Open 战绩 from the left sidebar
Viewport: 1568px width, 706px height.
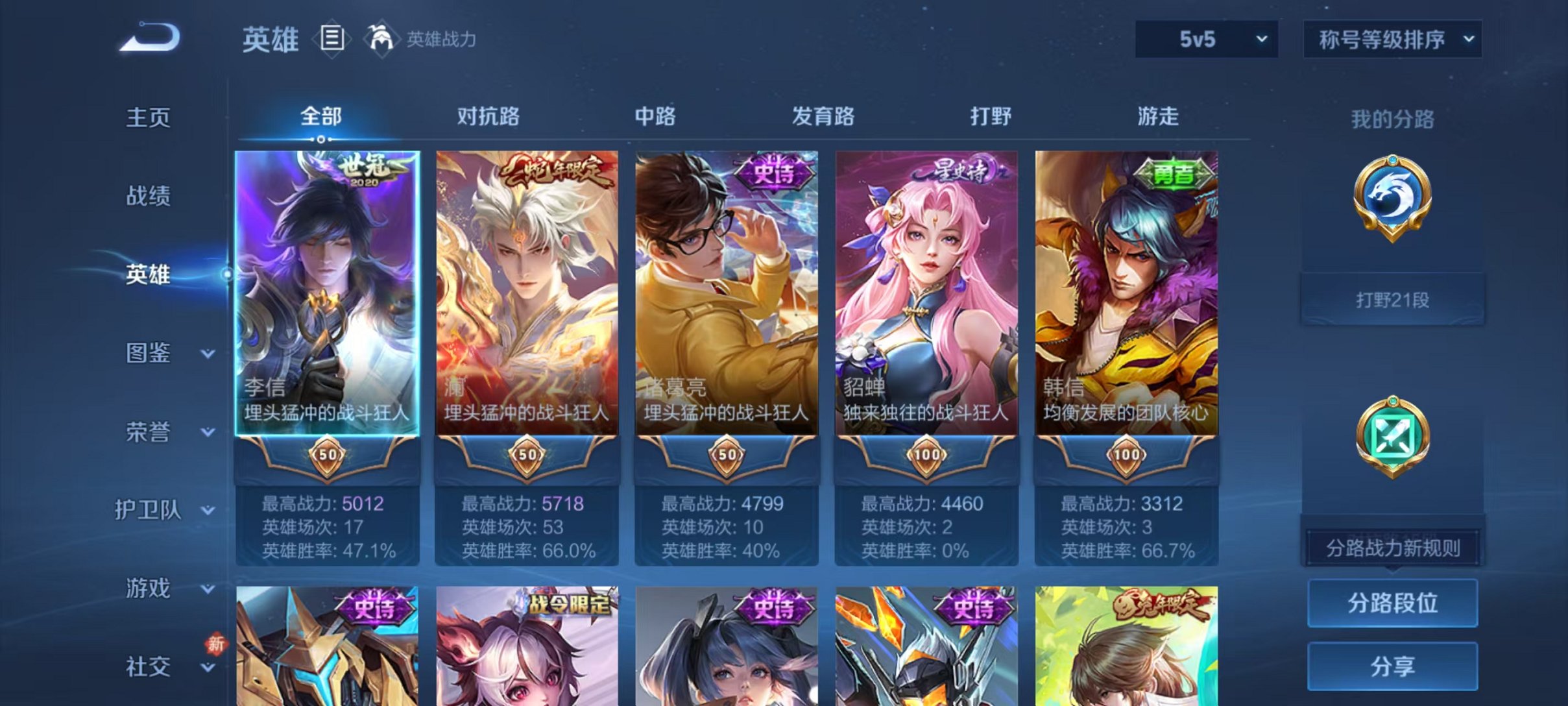click(x=148, y=197)
